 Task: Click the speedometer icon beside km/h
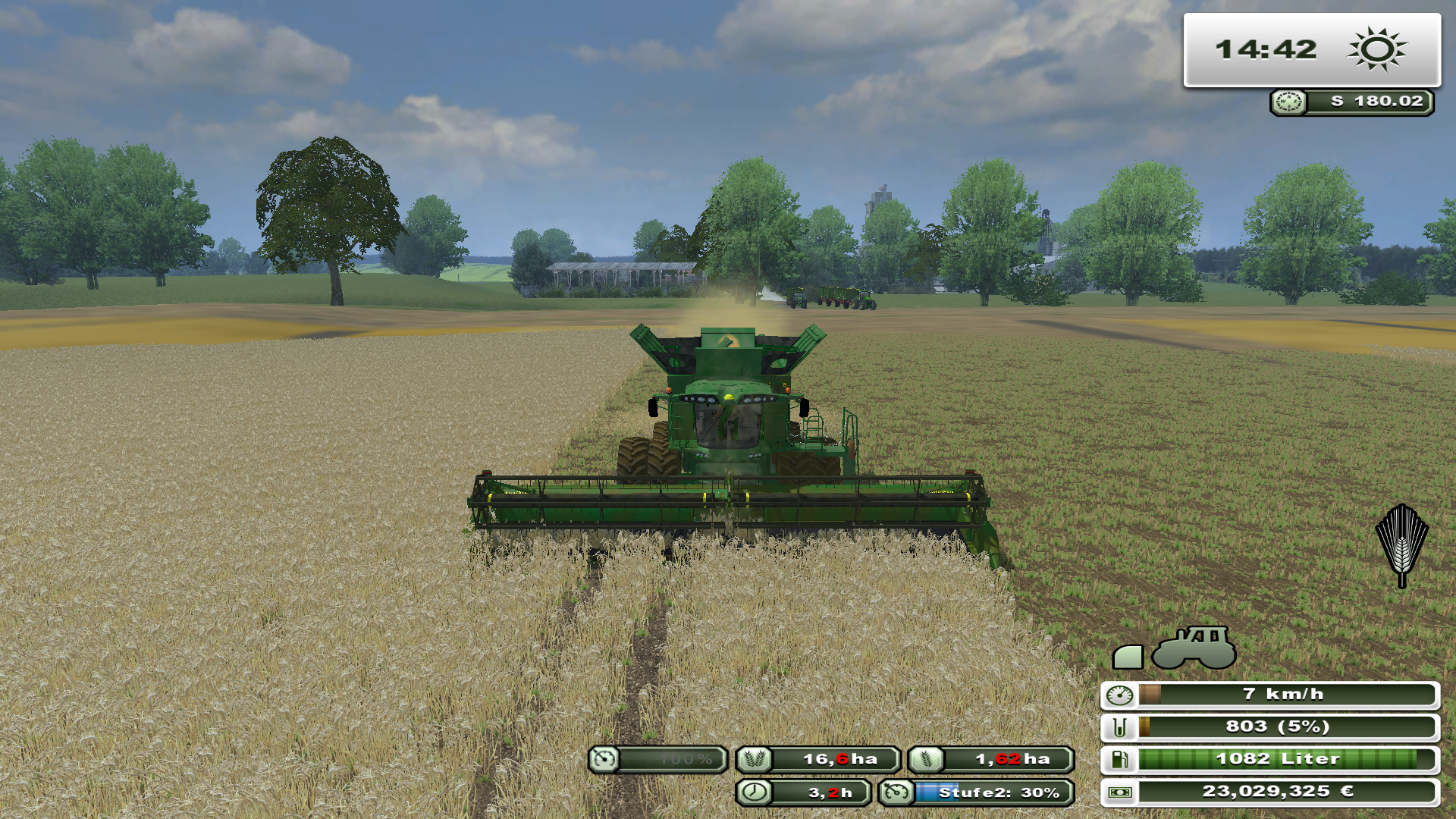1119,695
